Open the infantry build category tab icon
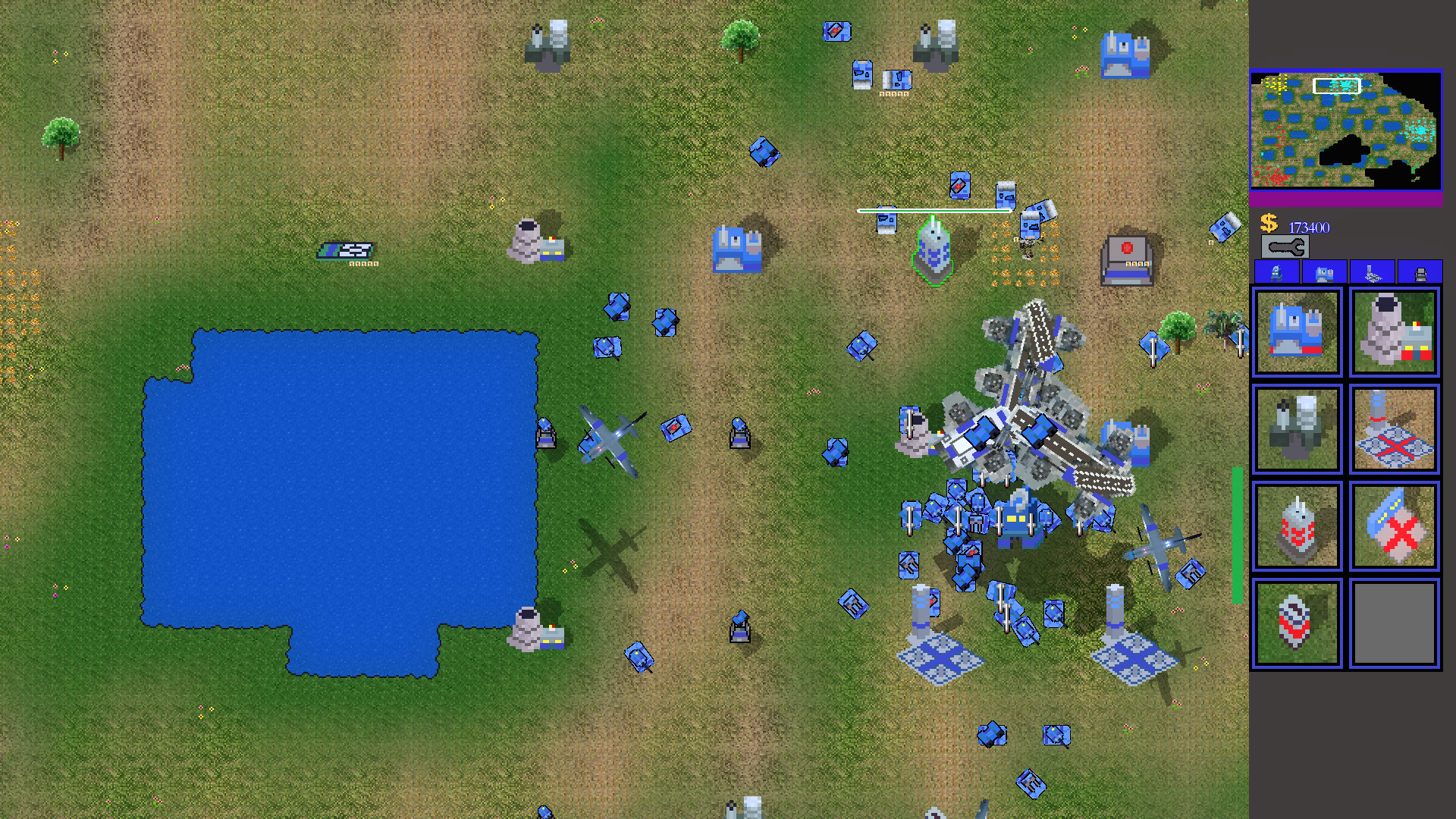The width and height of the screenshot is (1456, 819). (1279, 272)
